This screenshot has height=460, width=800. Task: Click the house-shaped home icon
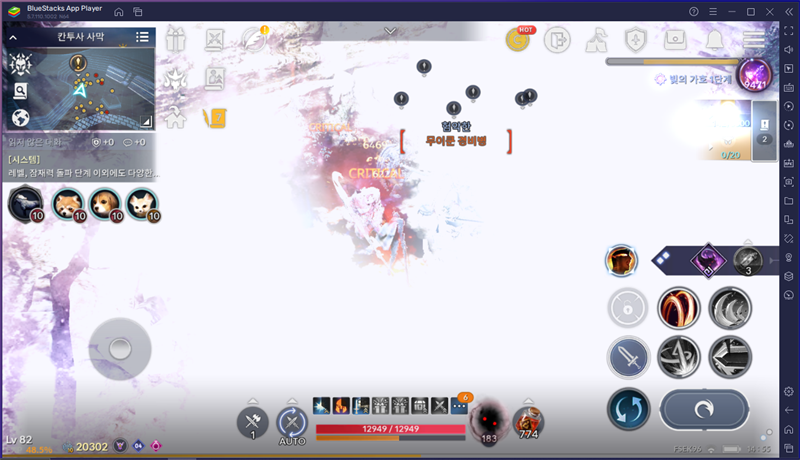tap(177, 118)
